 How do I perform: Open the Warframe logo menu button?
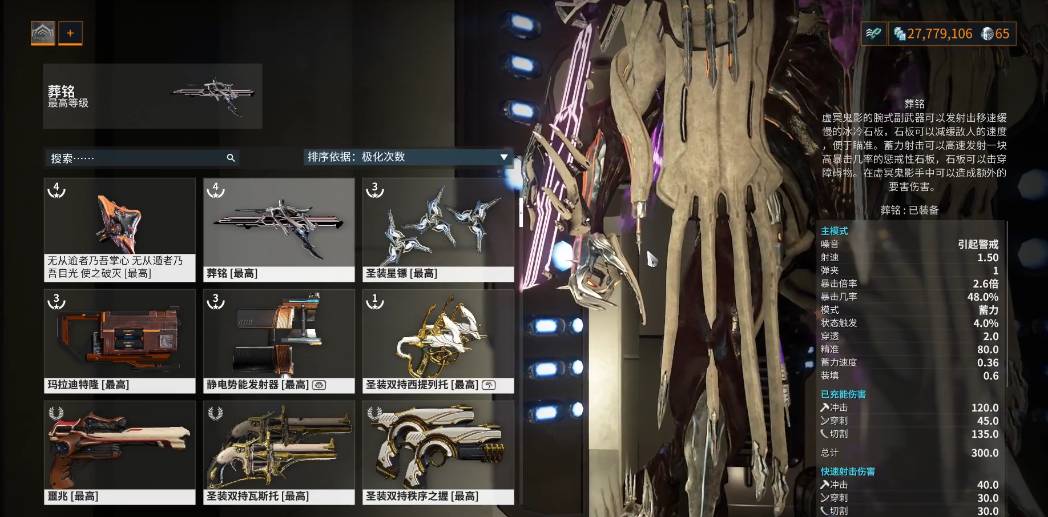[x=43, y=33]
